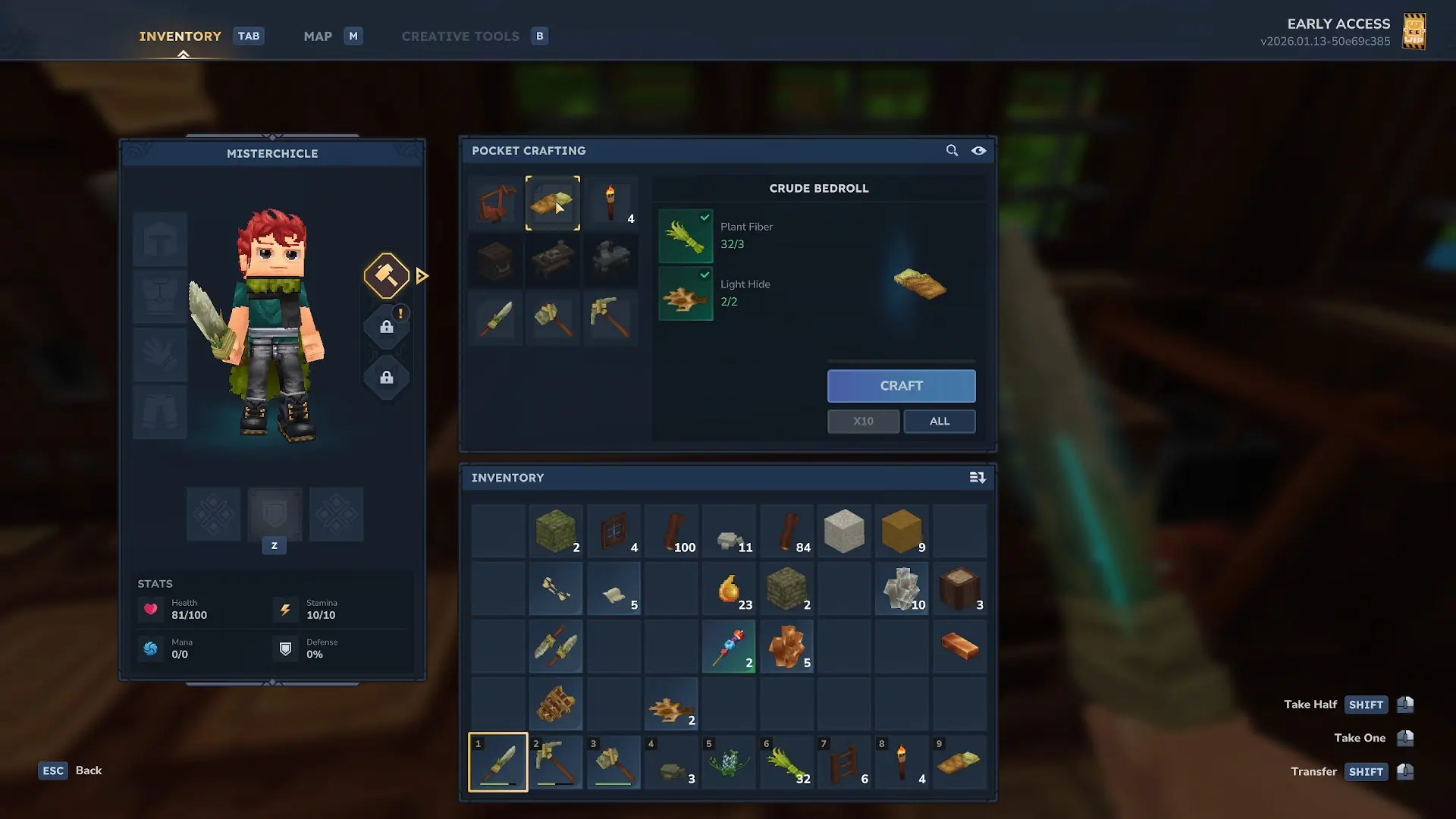The width and height of the screenshot is (1456, 819).
Task: Pick the copper ingot in inventory
Action: pos(959,647)
